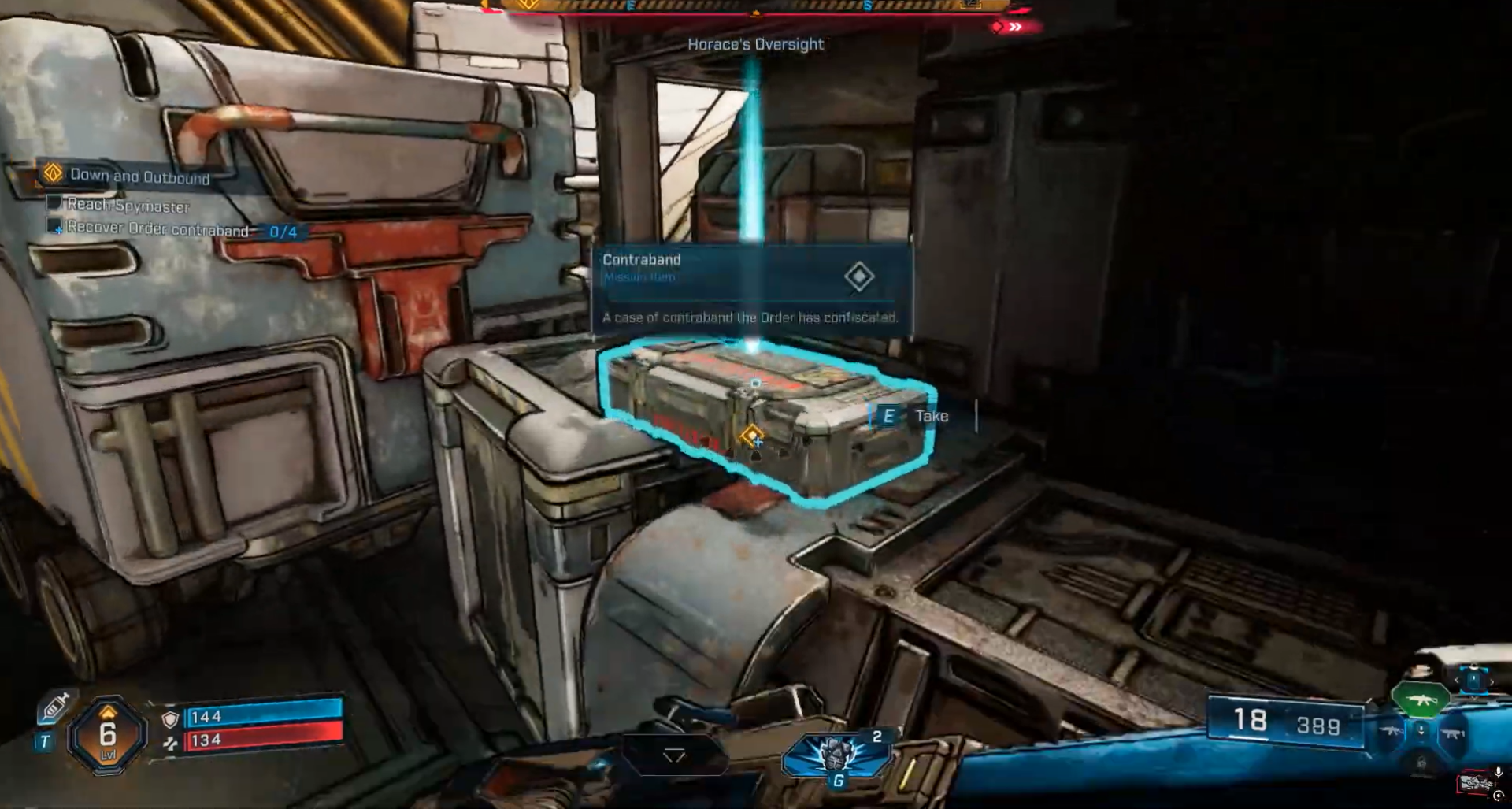The width and height of the screenshot is (1512, 809).
Task: Select the Reach Spymaster objective
Action: click(x=128, y=205)
